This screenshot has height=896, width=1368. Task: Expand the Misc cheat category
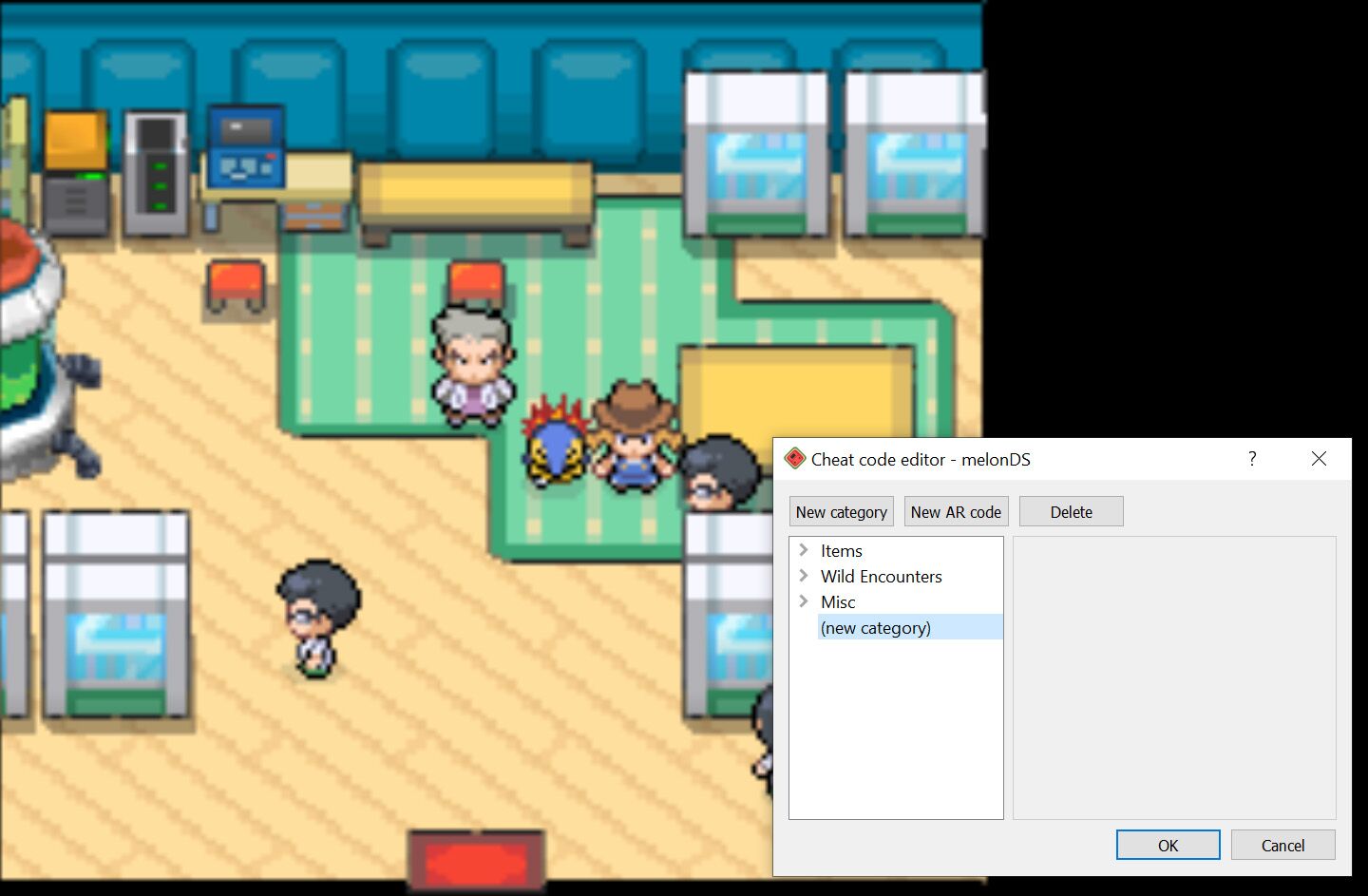click(x=804, y=601)
